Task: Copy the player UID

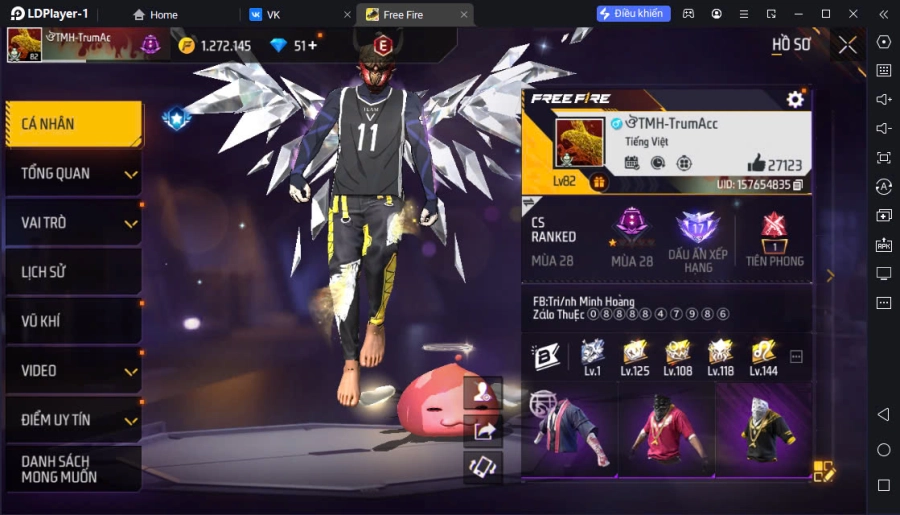Action: (x=798, y=185)
